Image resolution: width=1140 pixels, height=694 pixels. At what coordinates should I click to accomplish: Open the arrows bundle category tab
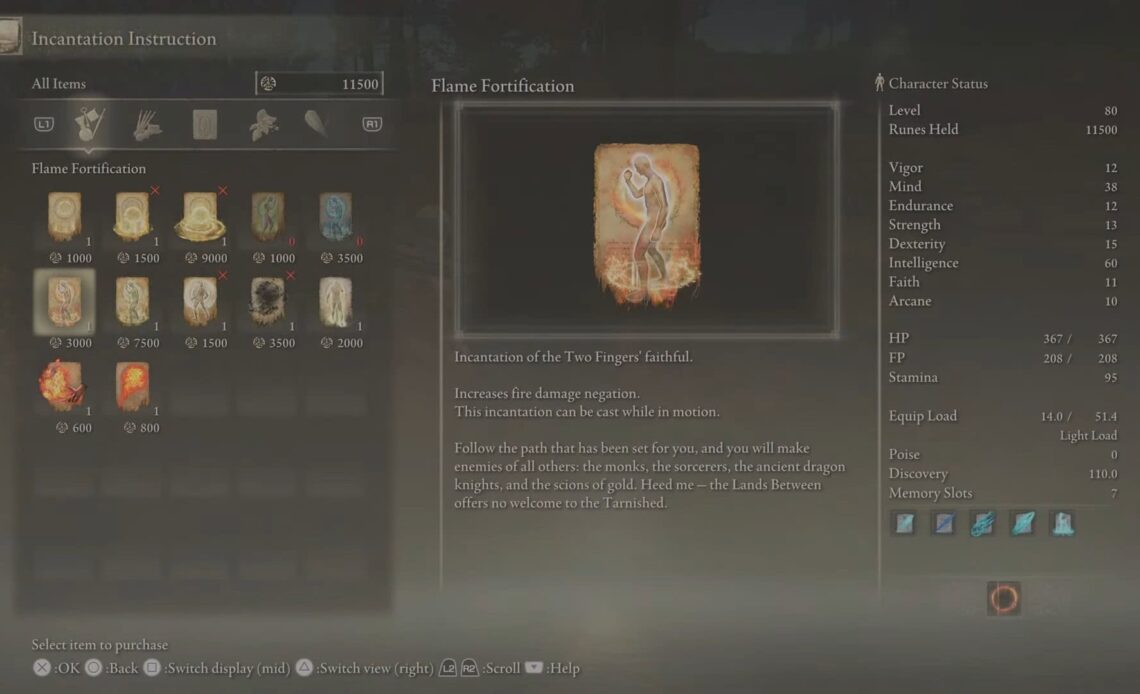147,124
